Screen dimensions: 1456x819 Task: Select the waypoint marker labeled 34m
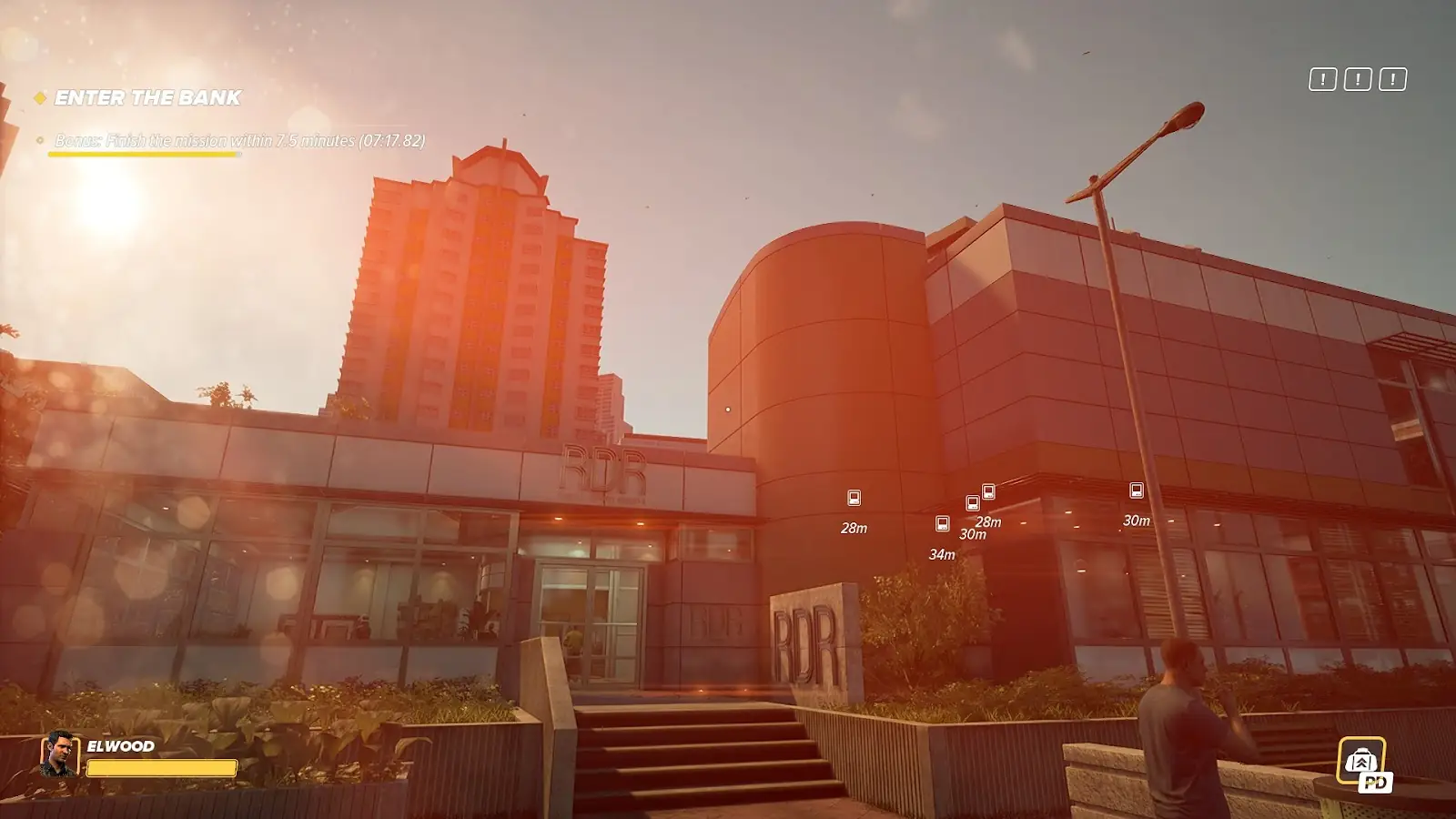pyautogui.click(x=942, y=524)
